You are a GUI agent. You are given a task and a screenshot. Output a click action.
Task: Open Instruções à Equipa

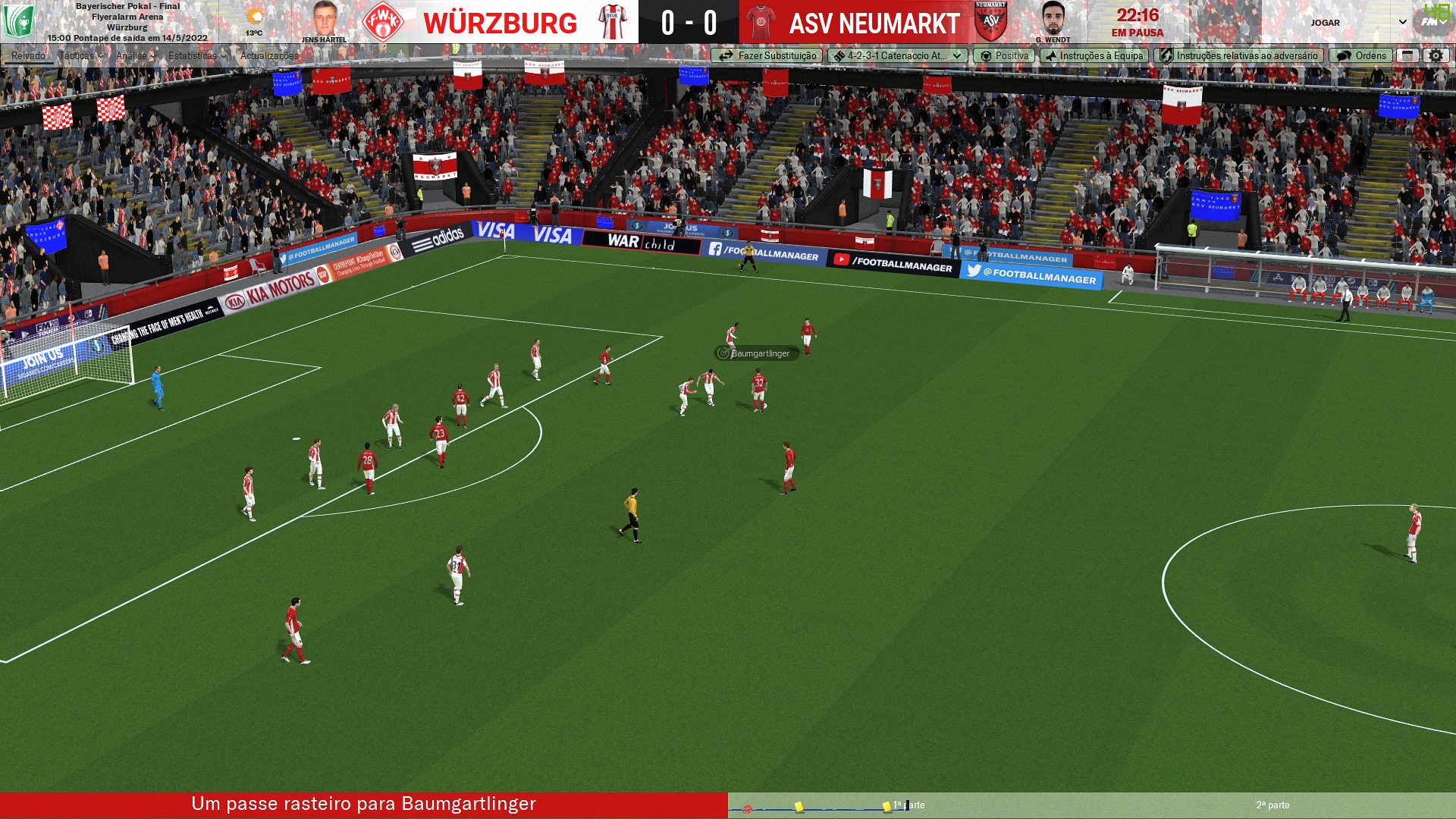pyautogui.click(x=1094, y=55)
